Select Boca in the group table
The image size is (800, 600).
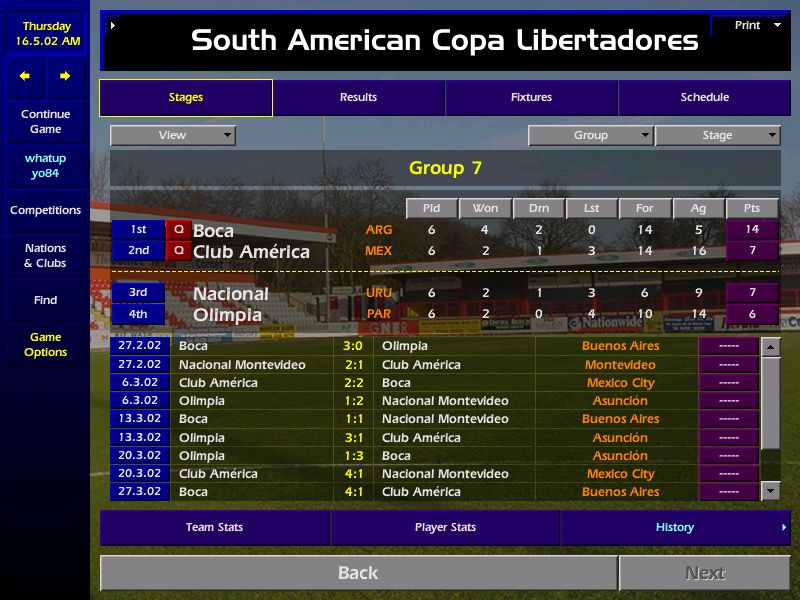click(213, 230)
